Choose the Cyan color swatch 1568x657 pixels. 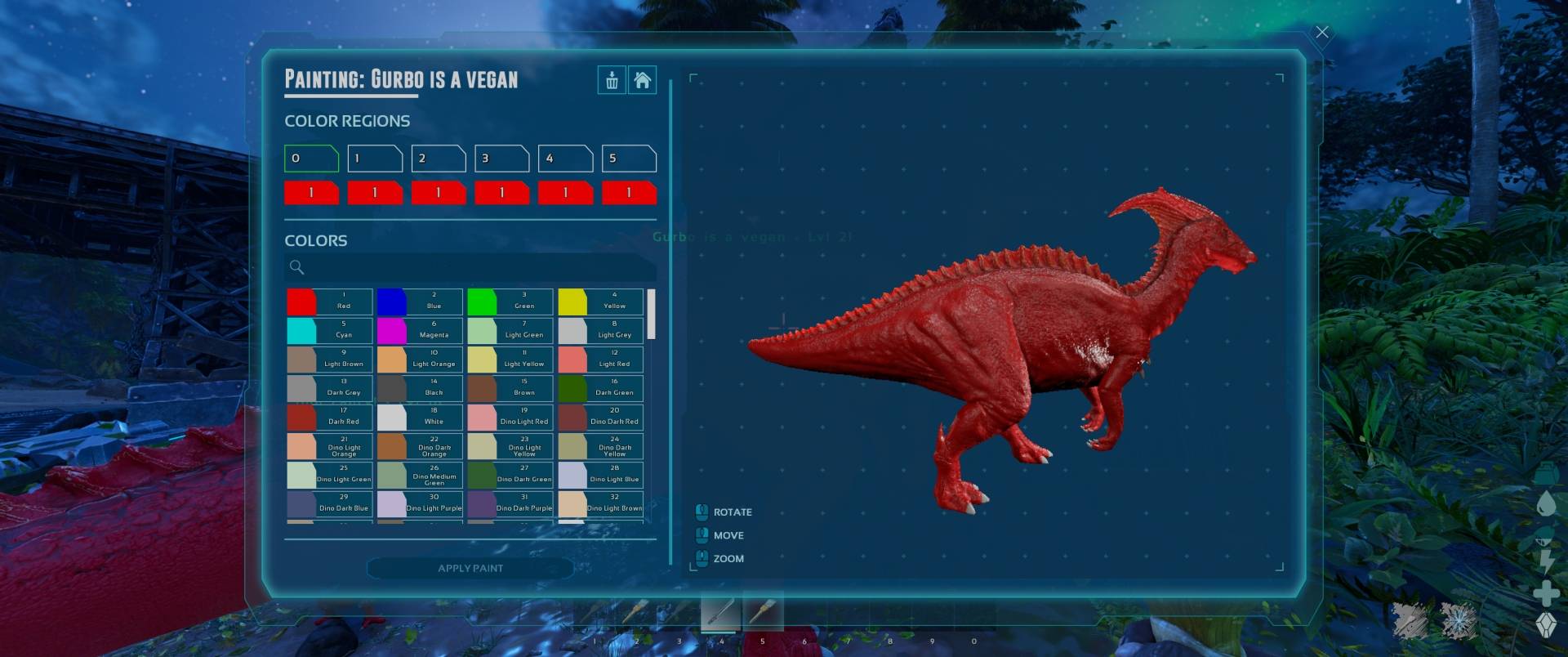click(x=329, y=330)
